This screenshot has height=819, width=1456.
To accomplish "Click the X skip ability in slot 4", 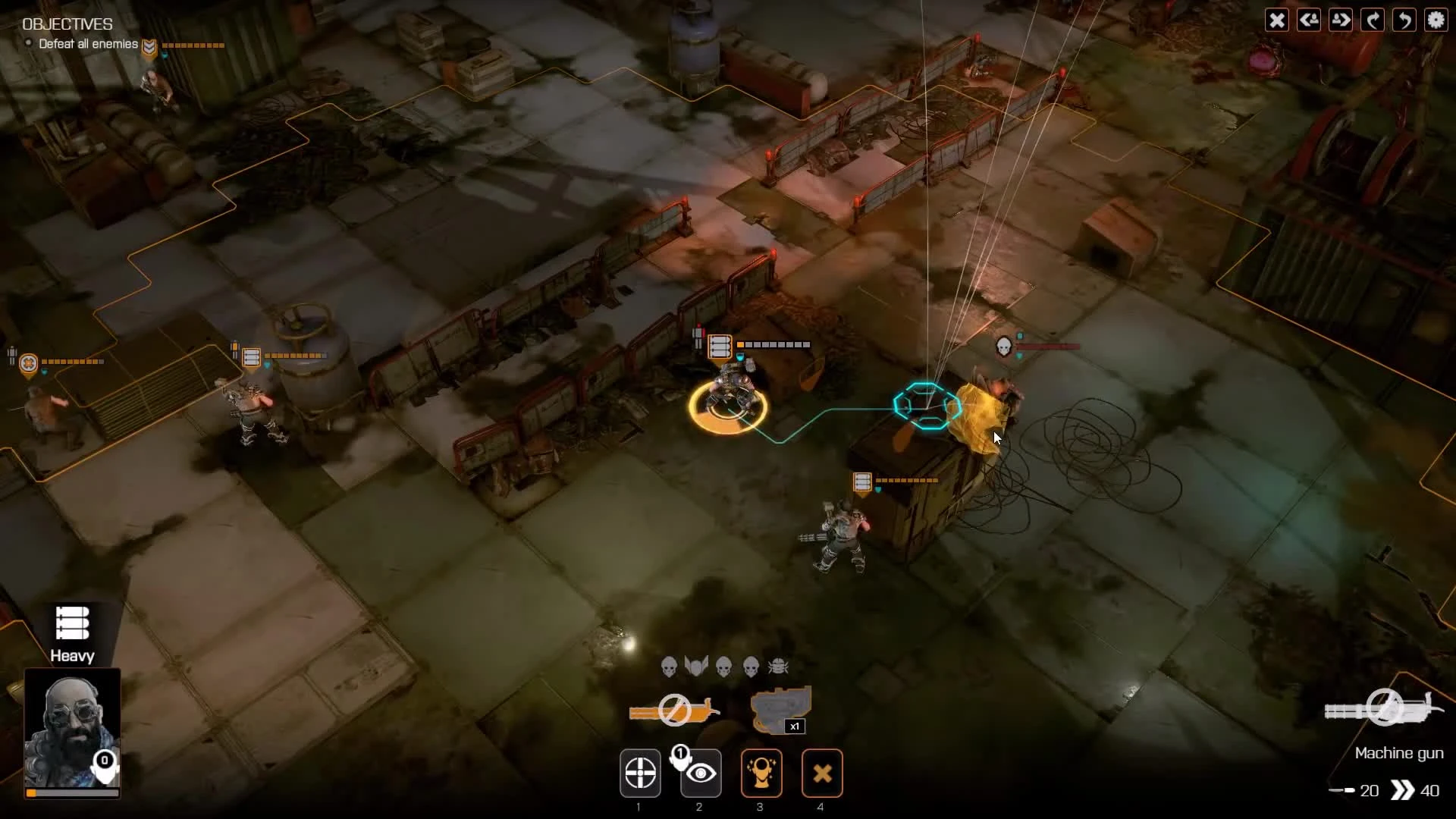I will pos(822,773).
